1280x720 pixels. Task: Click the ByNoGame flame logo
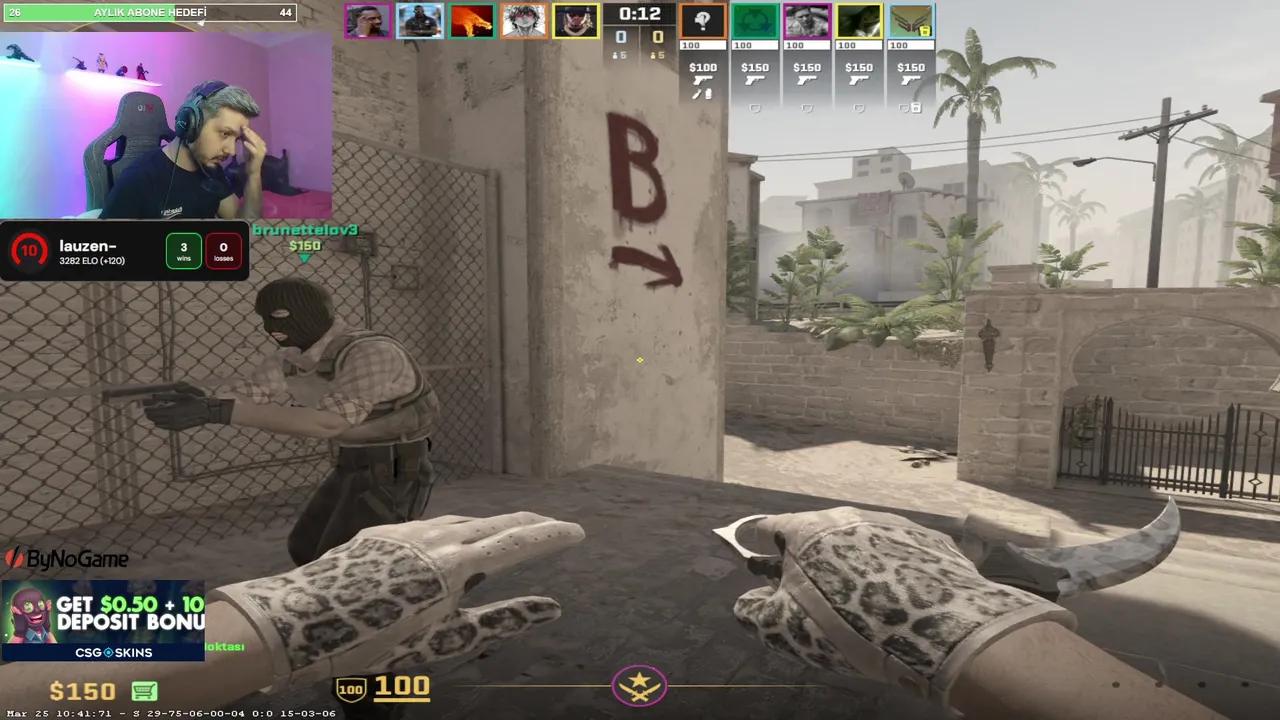(x=14, y=560)
